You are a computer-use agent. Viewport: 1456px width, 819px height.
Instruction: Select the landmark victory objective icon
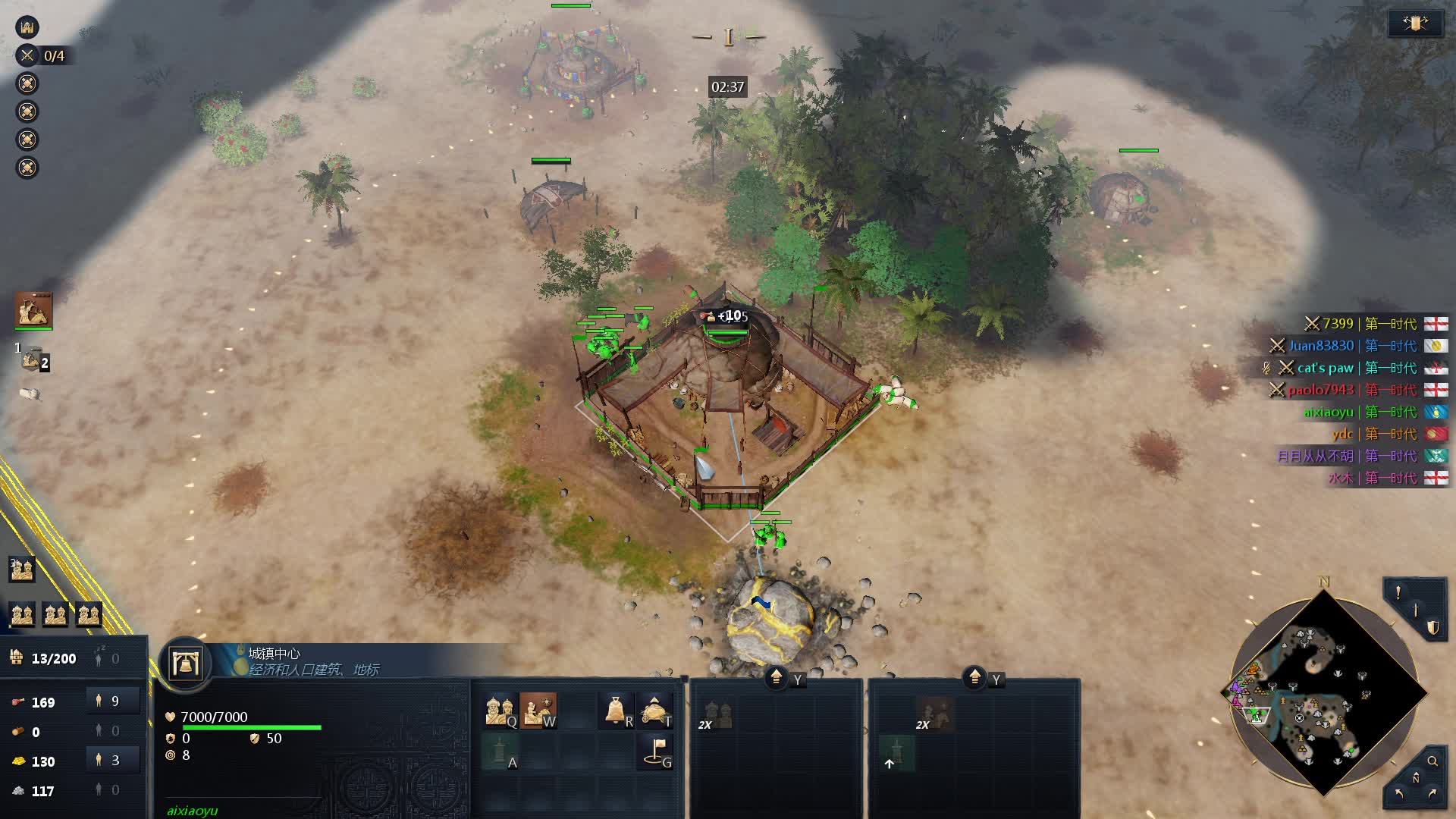point(27,27)
